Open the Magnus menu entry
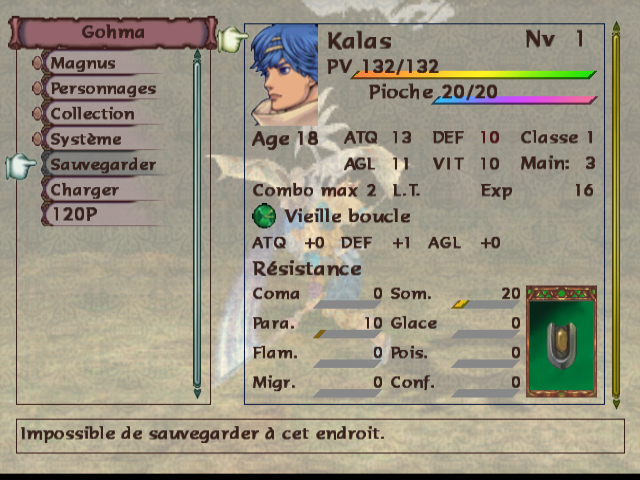Viewport: 640px width, 480px height. click(84, 63)
